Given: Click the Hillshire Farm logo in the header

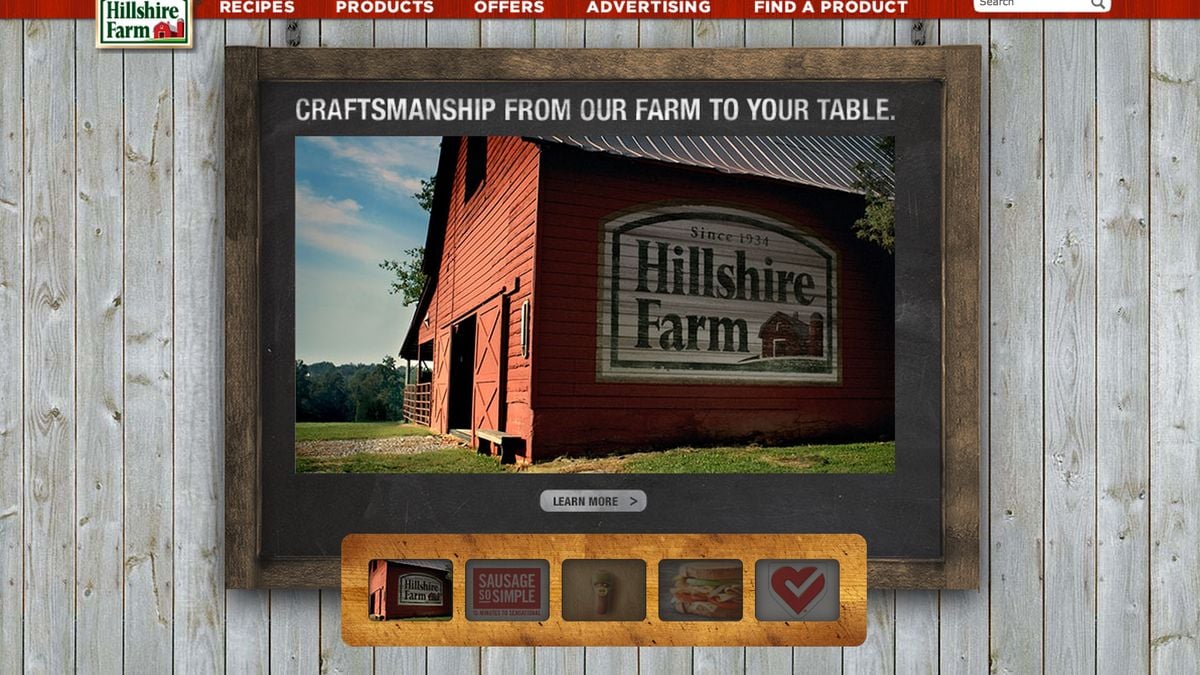Looking at the screenshot, I should pyautogui.click(x=144, y=22).
